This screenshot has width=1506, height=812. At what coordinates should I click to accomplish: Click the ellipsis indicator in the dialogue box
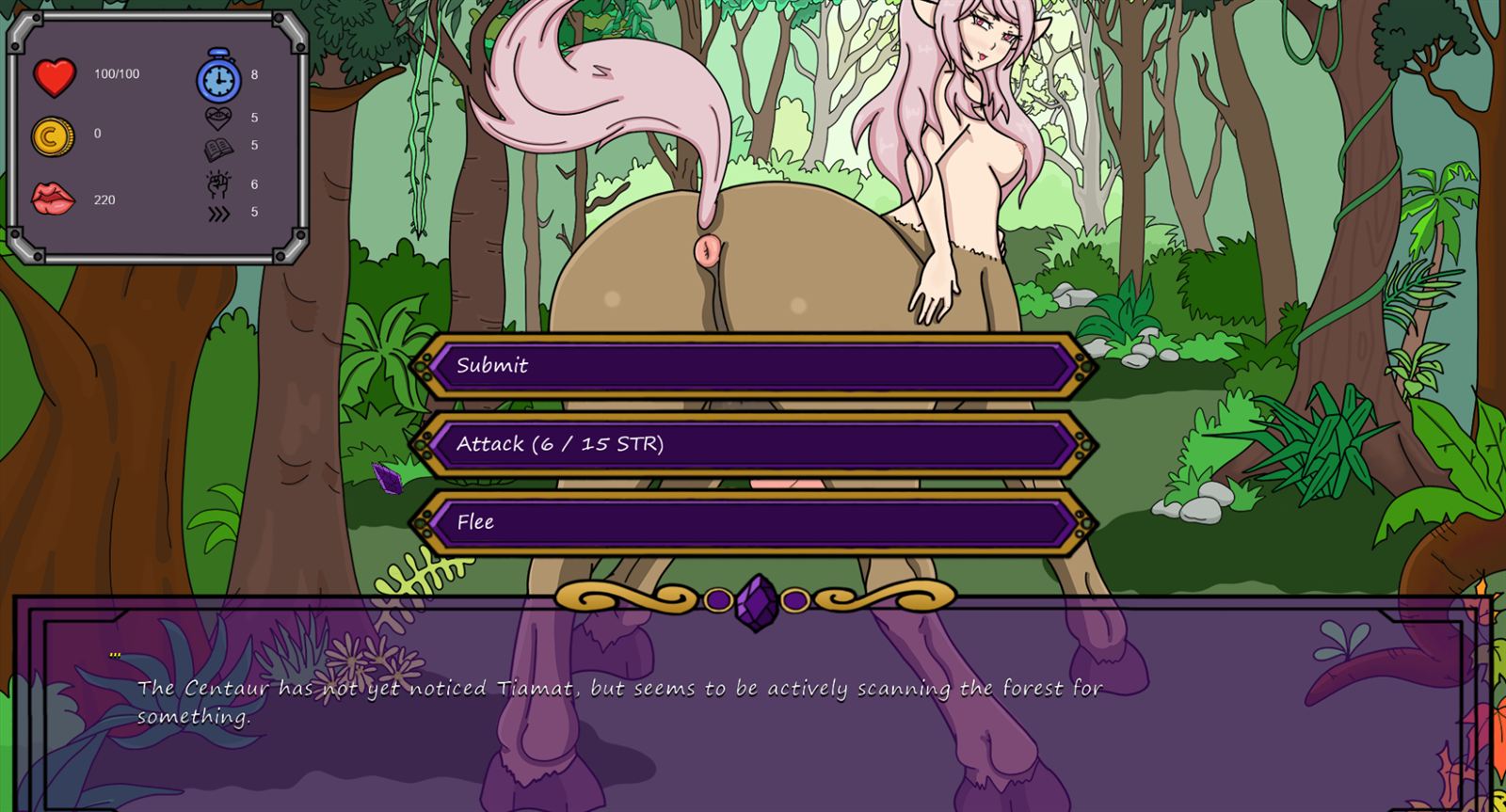coord(115,655)
